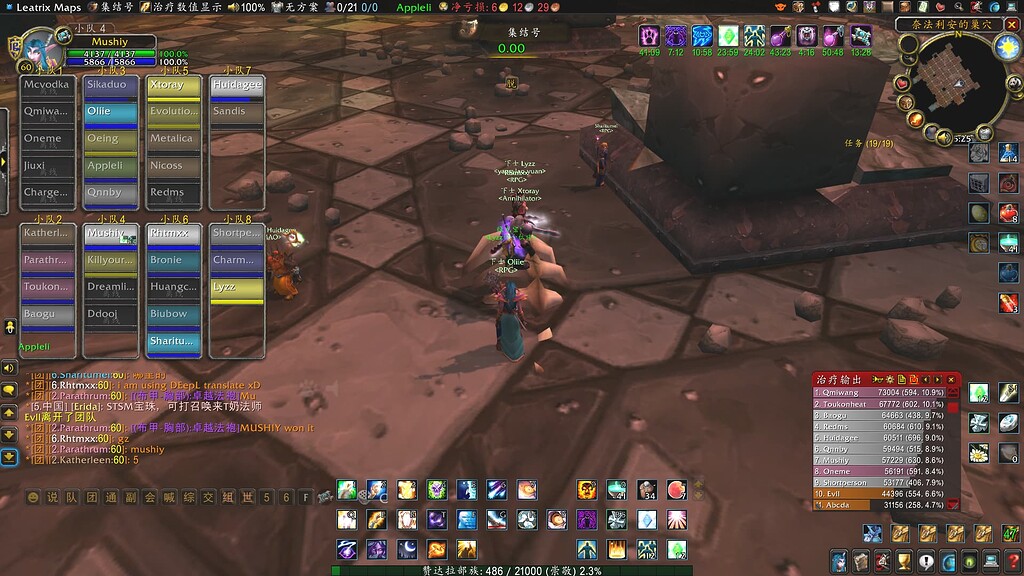Click Huidagee's raid frame
Viewport: 1024px width, 576px height.
click(237, 86)
